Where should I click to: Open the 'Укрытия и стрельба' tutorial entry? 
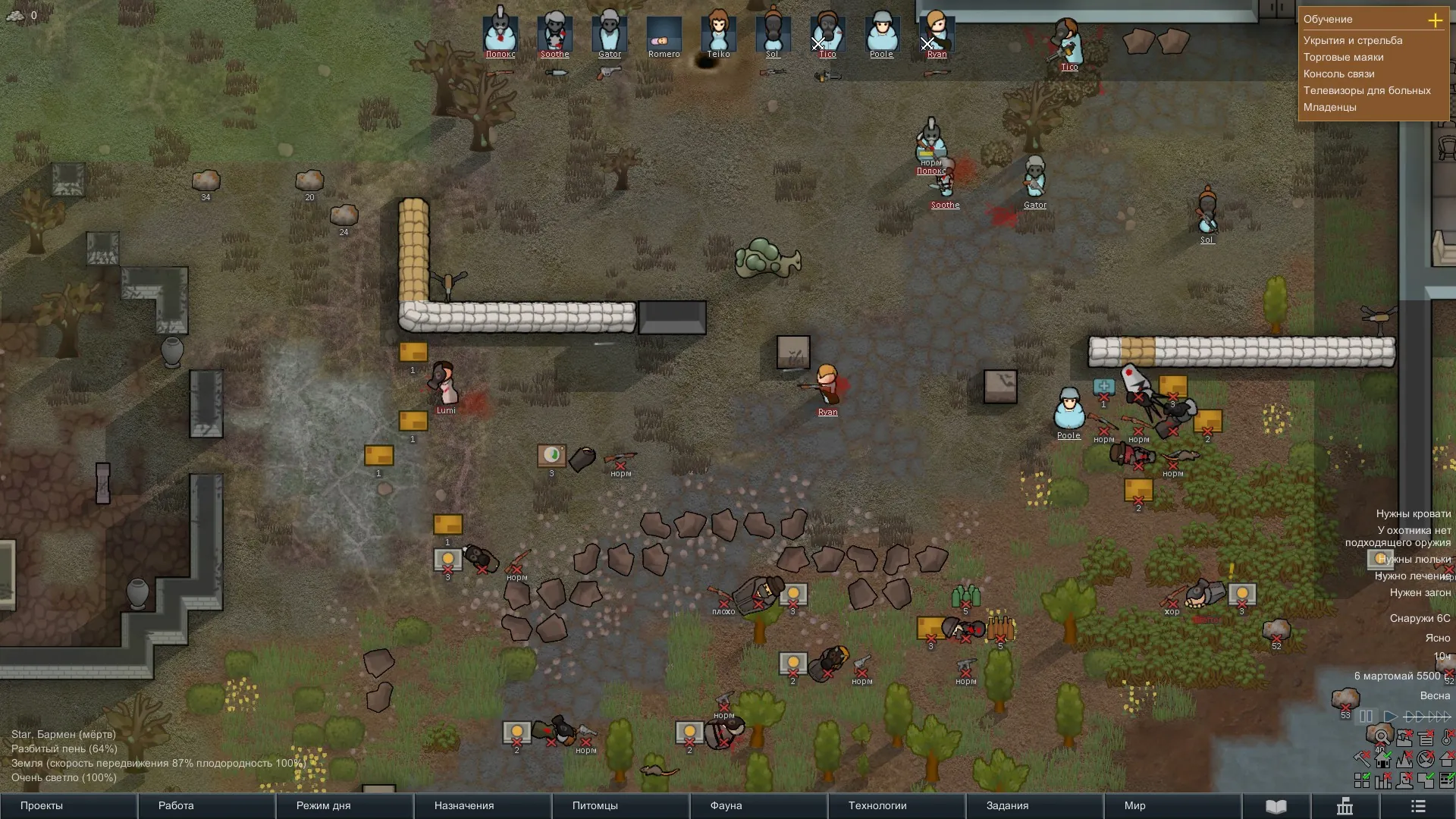pyautogui.click(x=1352, y=40)
